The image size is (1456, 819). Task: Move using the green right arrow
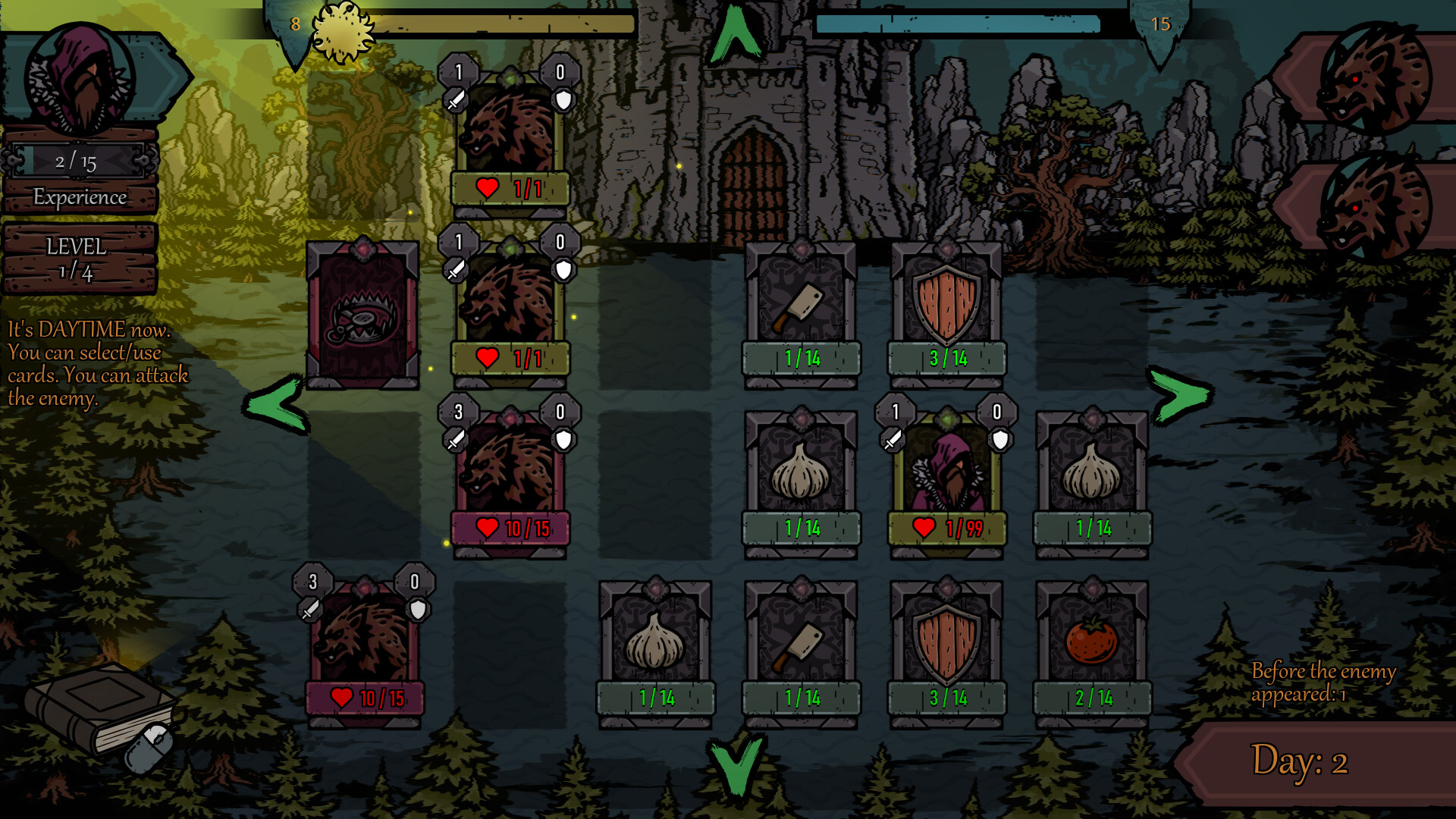[1180, 394]
